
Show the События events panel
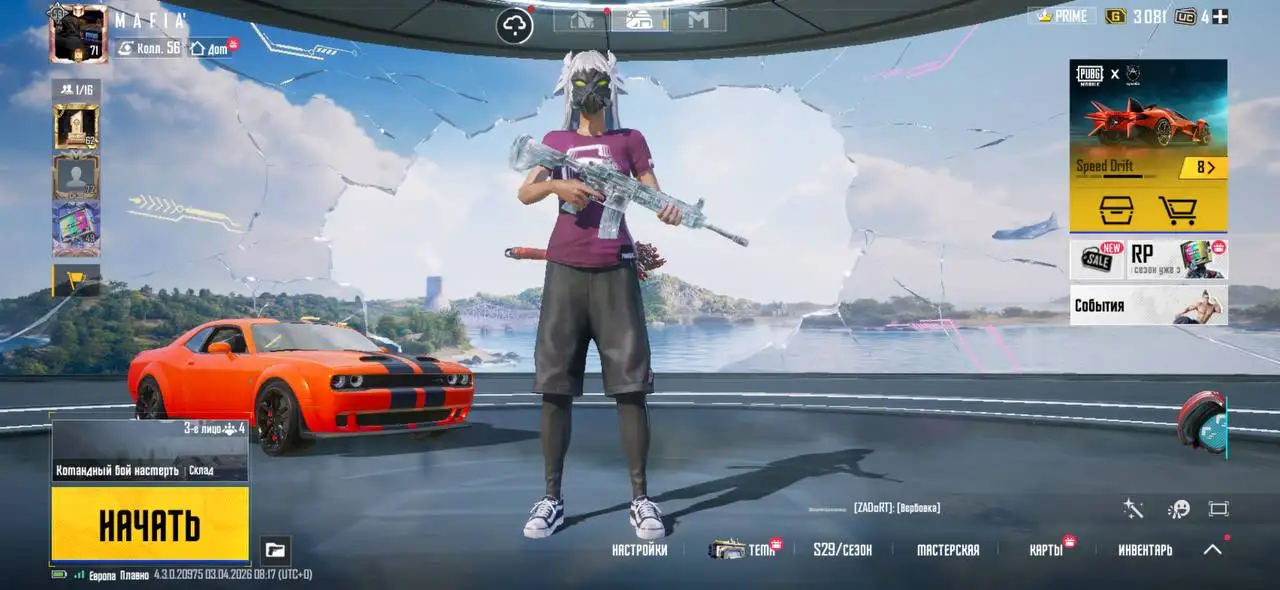click(1148, 306)
